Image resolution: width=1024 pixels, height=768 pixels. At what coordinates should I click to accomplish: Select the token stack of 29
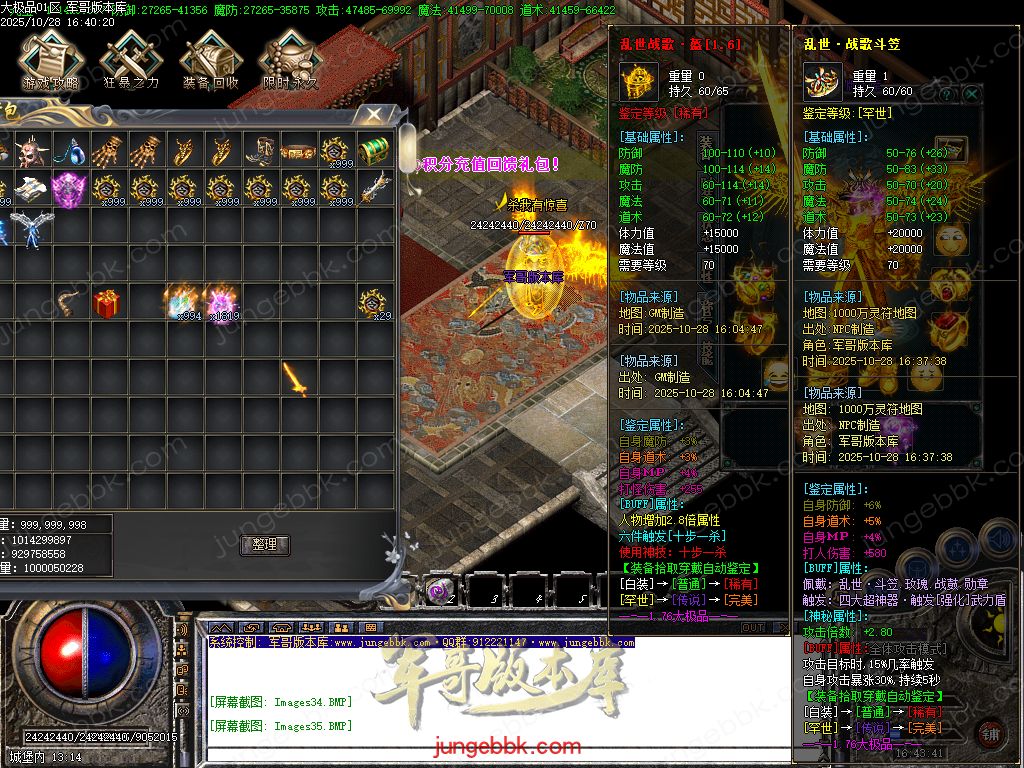click(x=374, y=302)
